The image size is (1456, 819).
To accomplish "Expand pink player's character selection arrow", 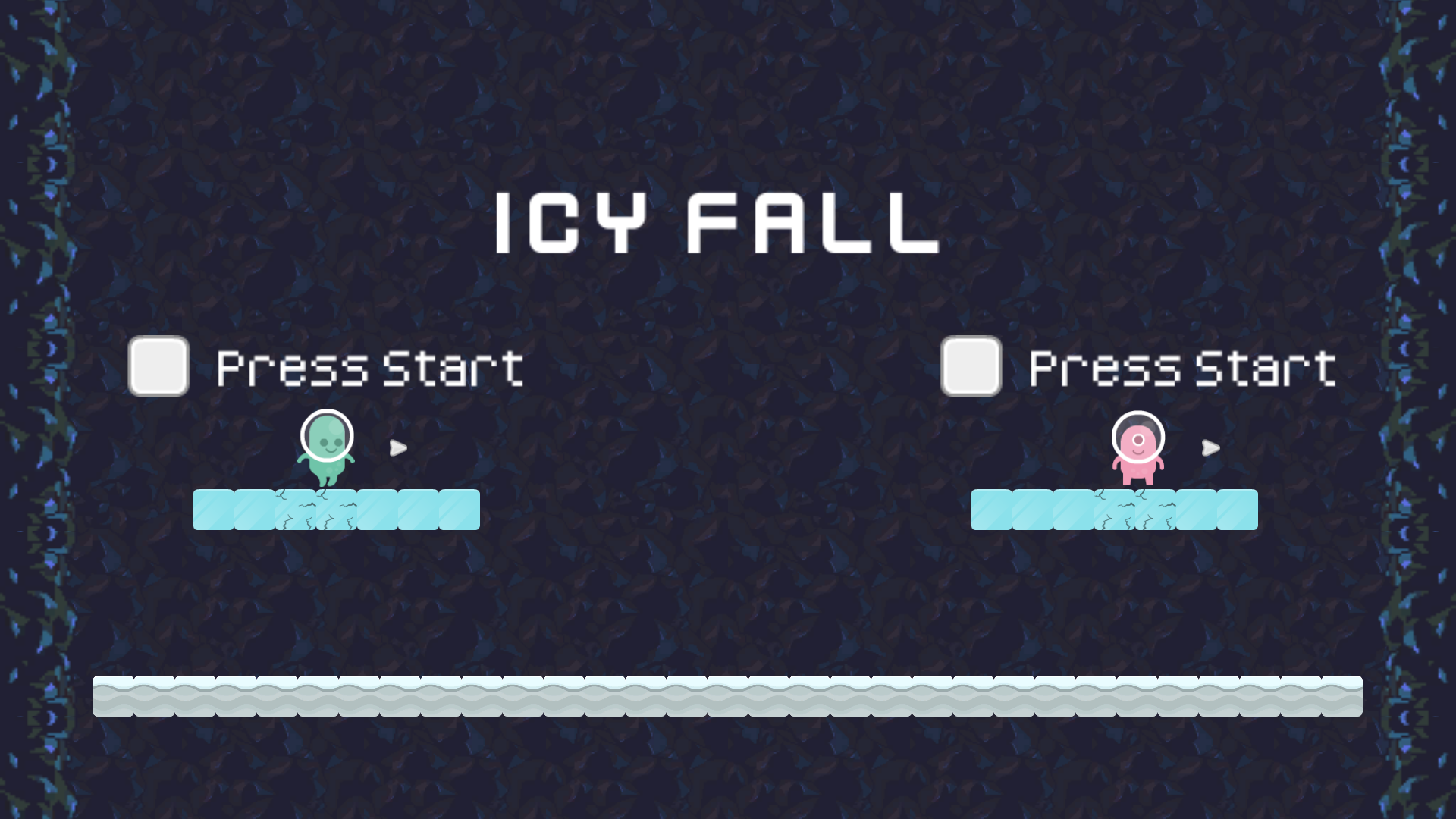I will coord(1210,448).
